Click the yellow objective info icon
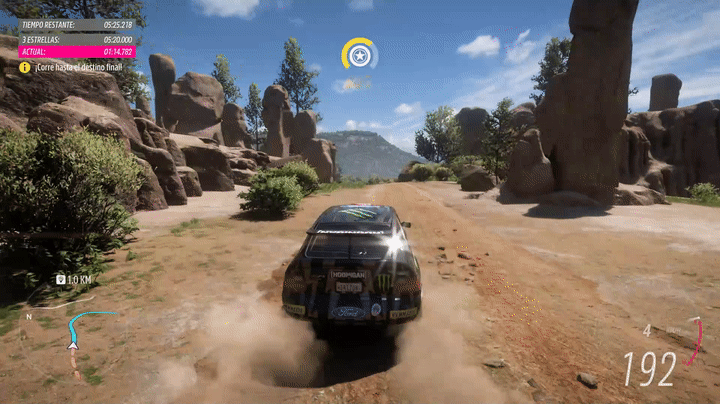The height and width of the screenshot is (404, 720). point(24,67)
